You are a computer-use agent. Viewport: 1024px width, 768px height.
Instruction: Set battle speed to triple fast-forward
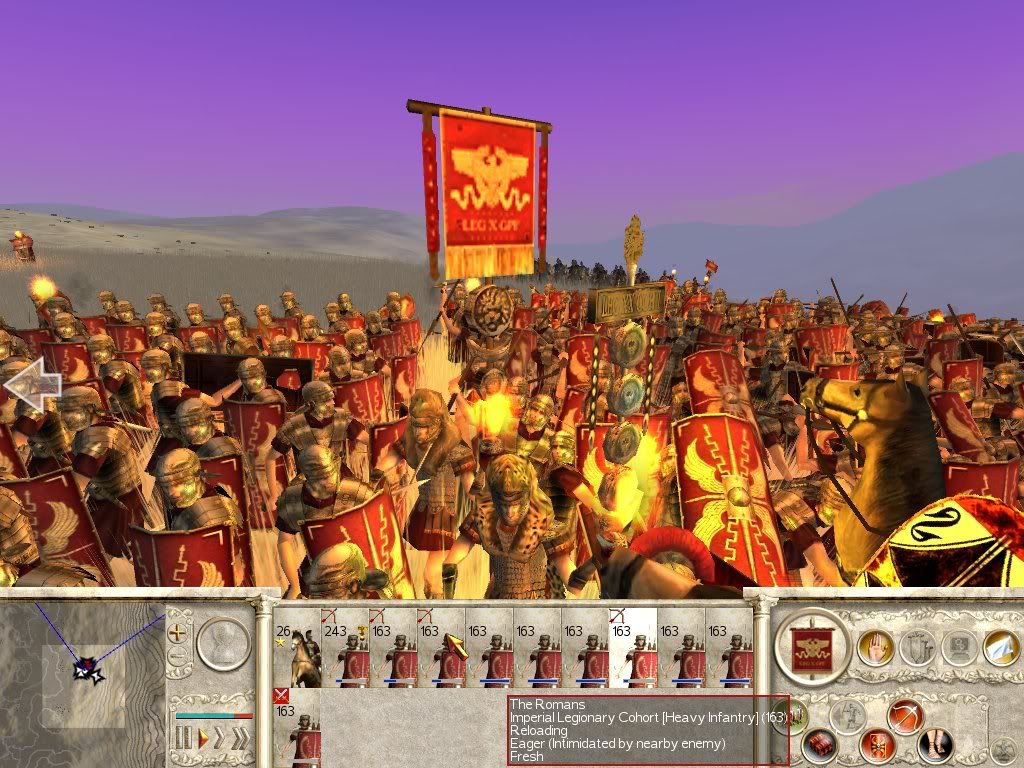[242, 739]
